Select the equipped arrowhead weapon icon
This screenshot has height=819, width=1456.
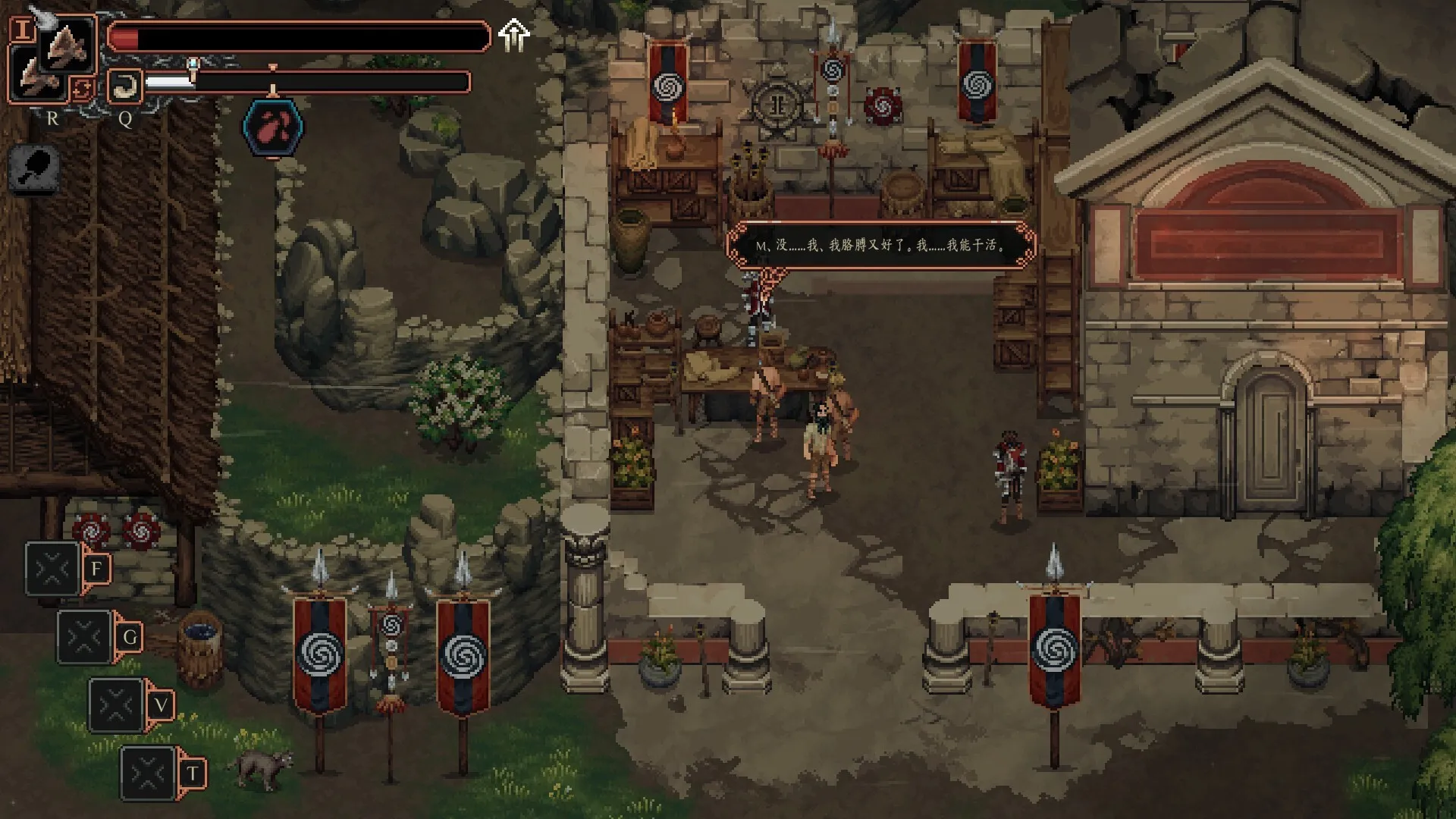(x=68, y=45)
